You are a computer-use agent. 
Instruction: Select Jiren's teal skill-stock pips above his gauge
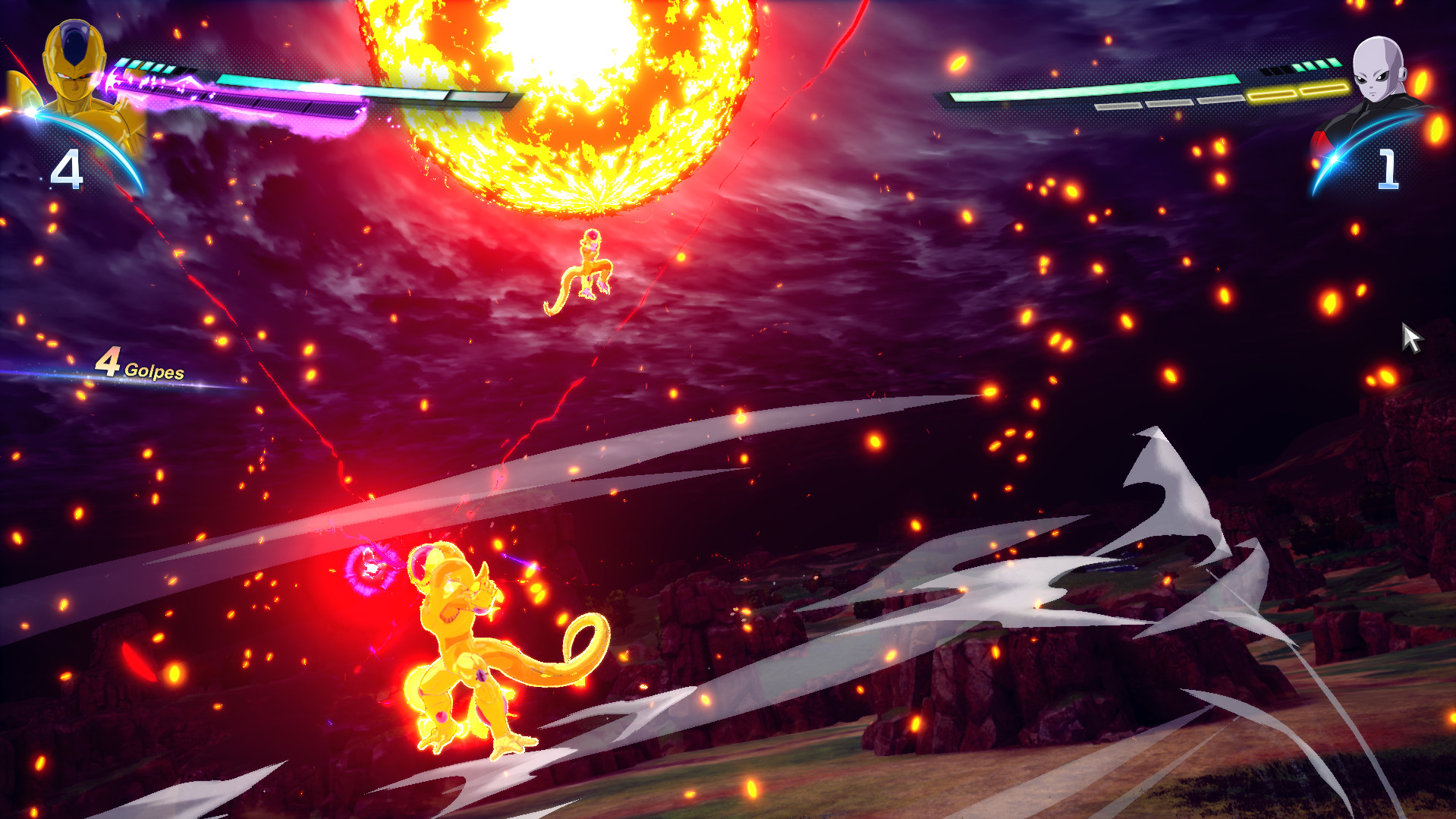tap(1314, 64)
